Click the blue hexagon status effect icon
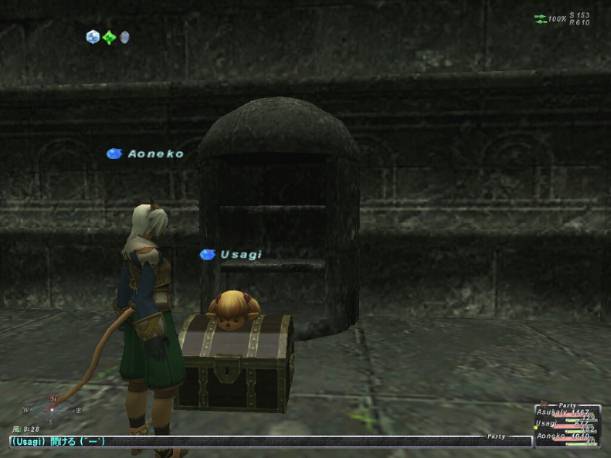 coord(93,38)
